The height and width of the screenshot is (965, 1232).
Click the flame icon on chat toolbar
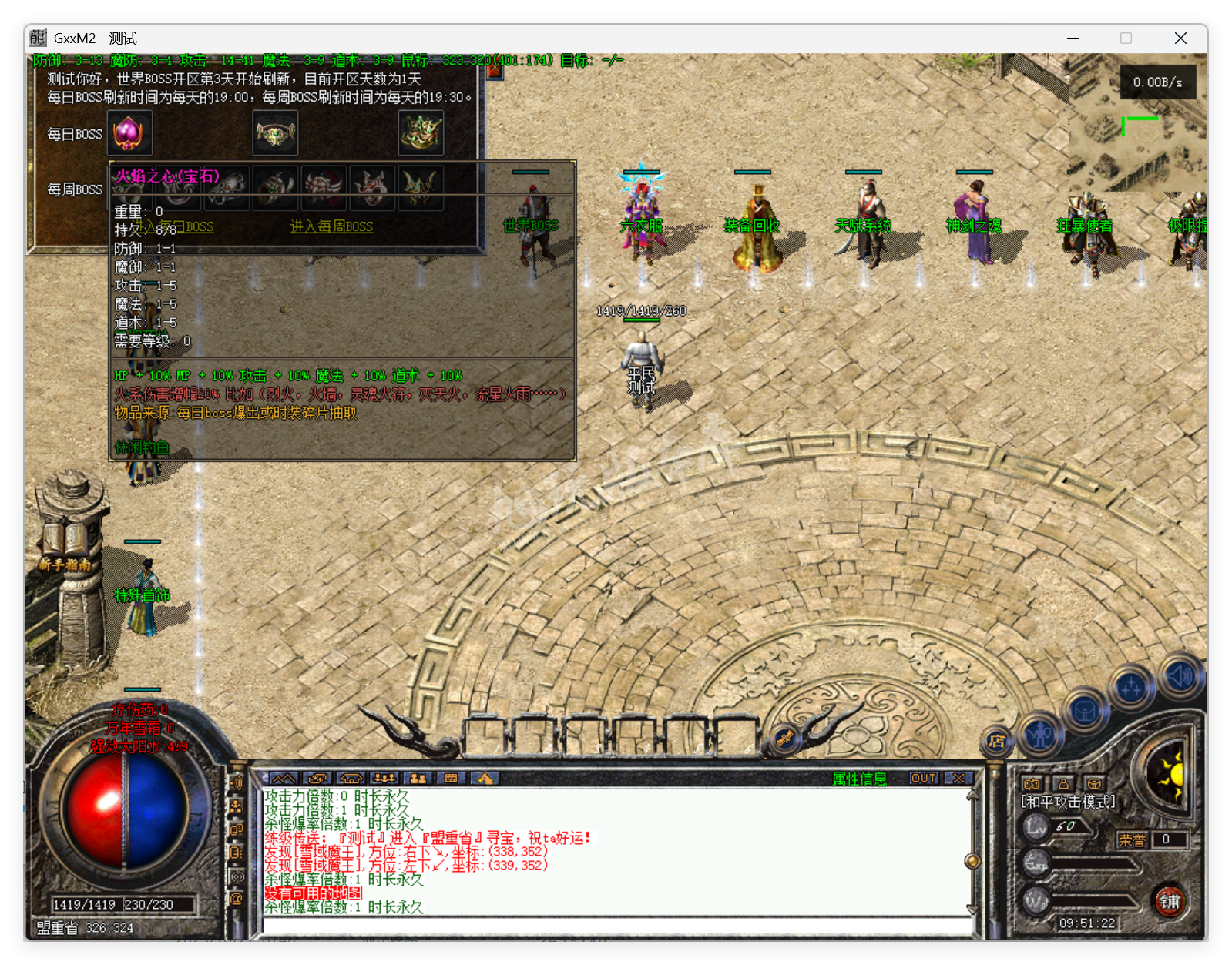(x=484, y=779)
